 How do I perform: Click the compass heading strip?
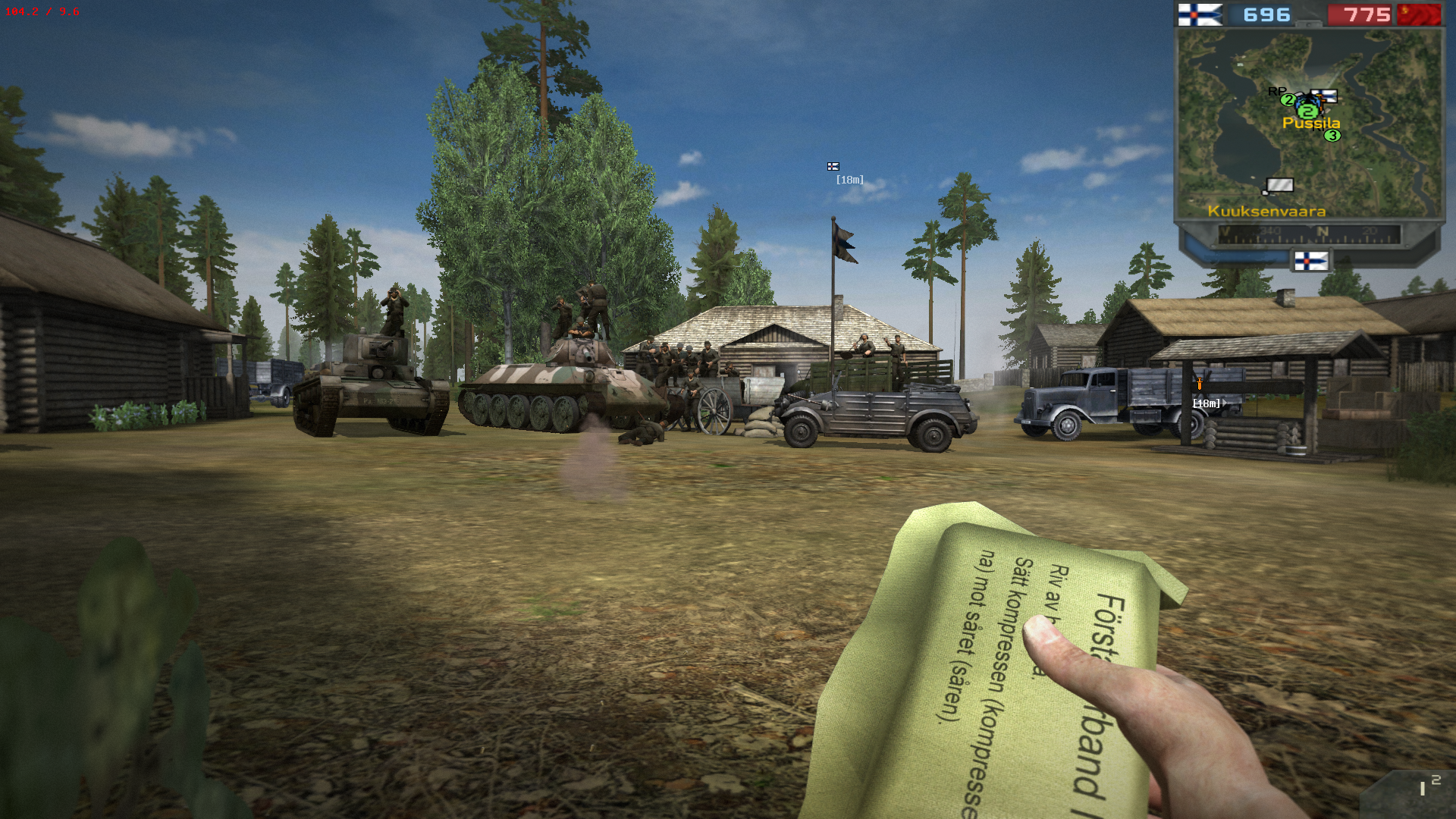1309,234
